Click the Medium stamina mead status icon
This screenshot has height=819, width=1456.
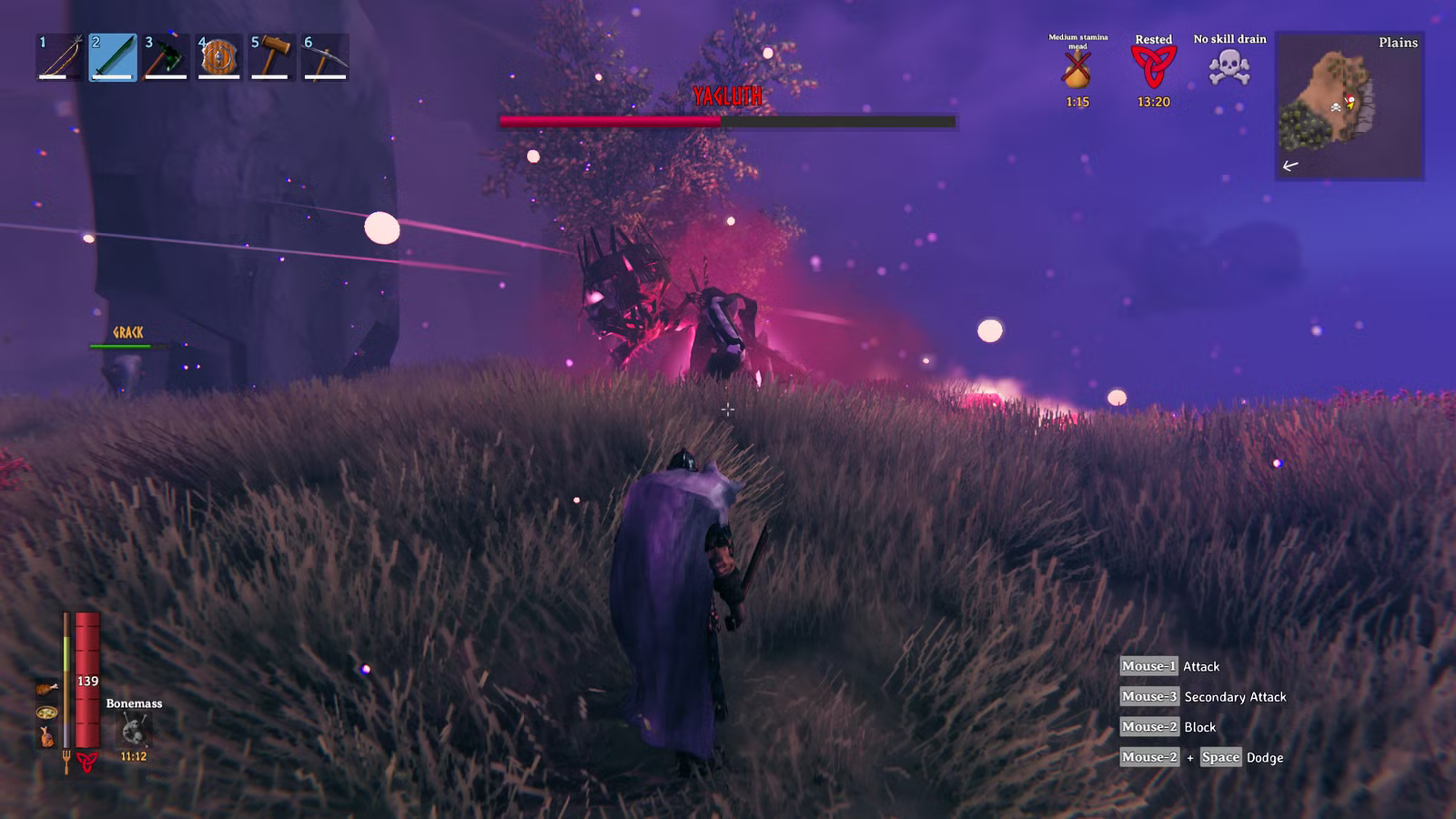[x=1077, y=70]
